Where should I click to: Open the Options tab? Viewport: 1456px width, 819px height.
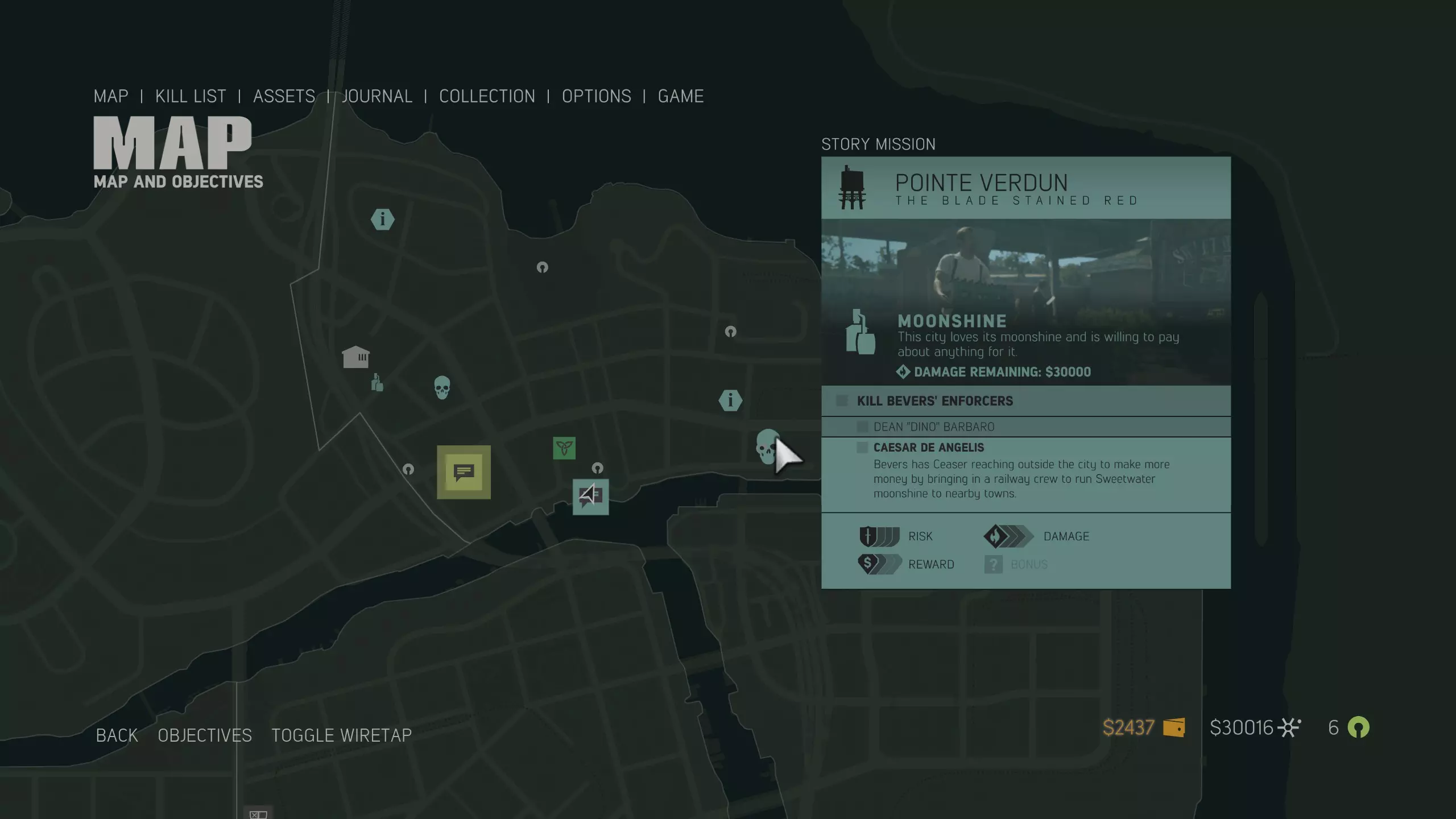[596, 96]
